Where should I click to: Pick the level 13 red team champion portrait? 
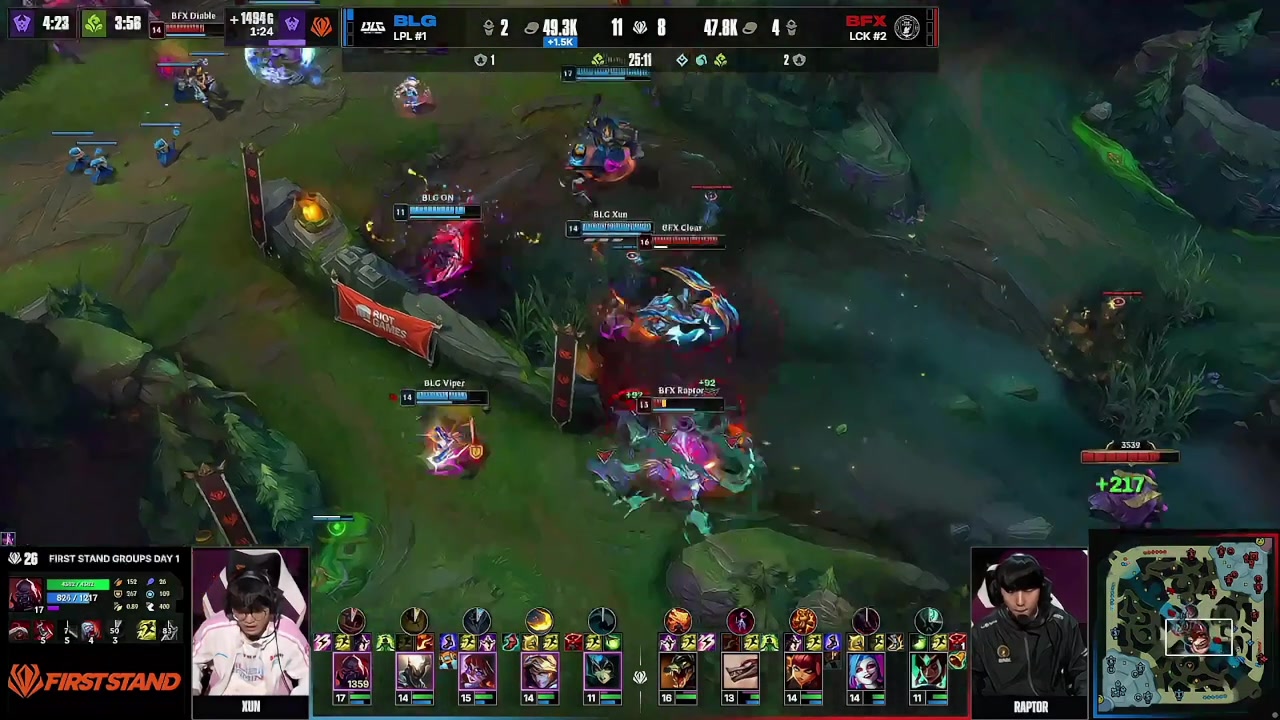pos(741,670)
